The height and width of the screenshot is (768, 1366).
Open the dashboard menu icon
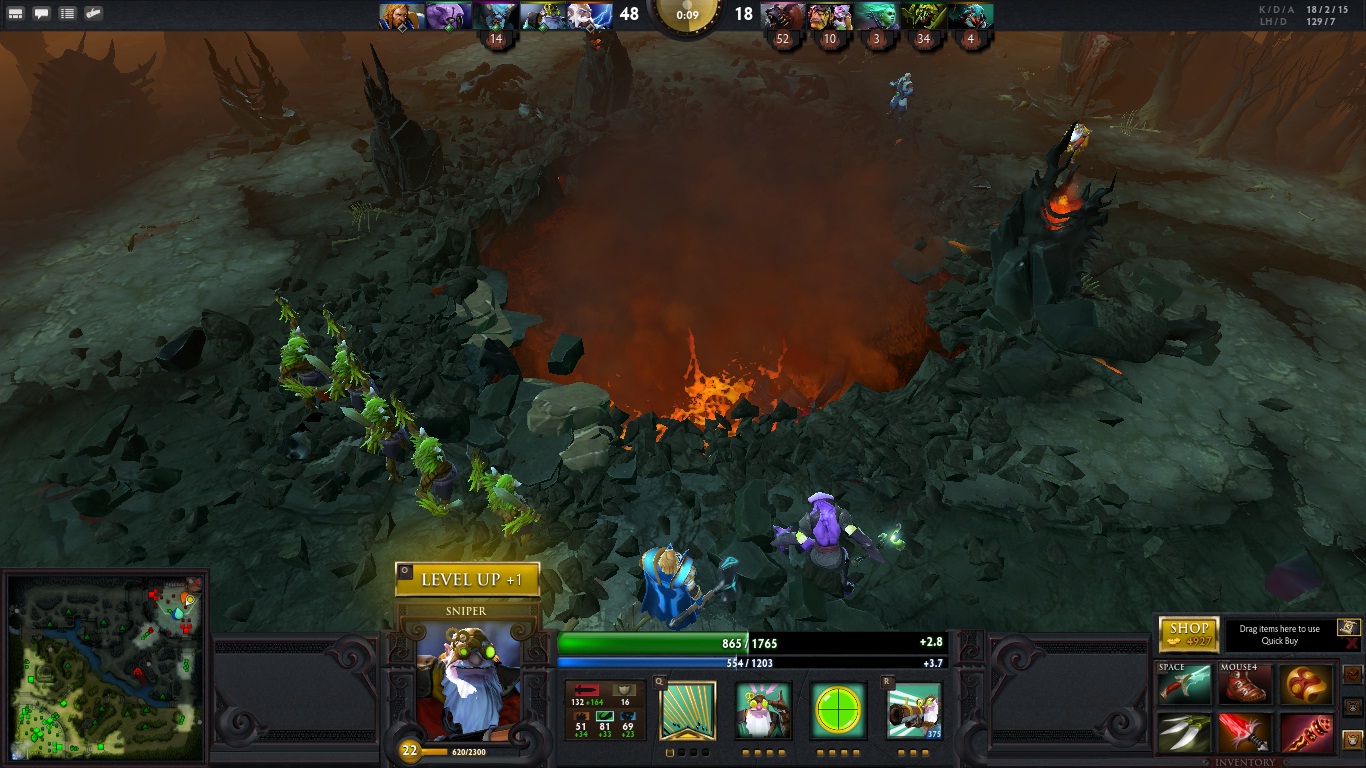pyautogui.click(x=16, y=14)
